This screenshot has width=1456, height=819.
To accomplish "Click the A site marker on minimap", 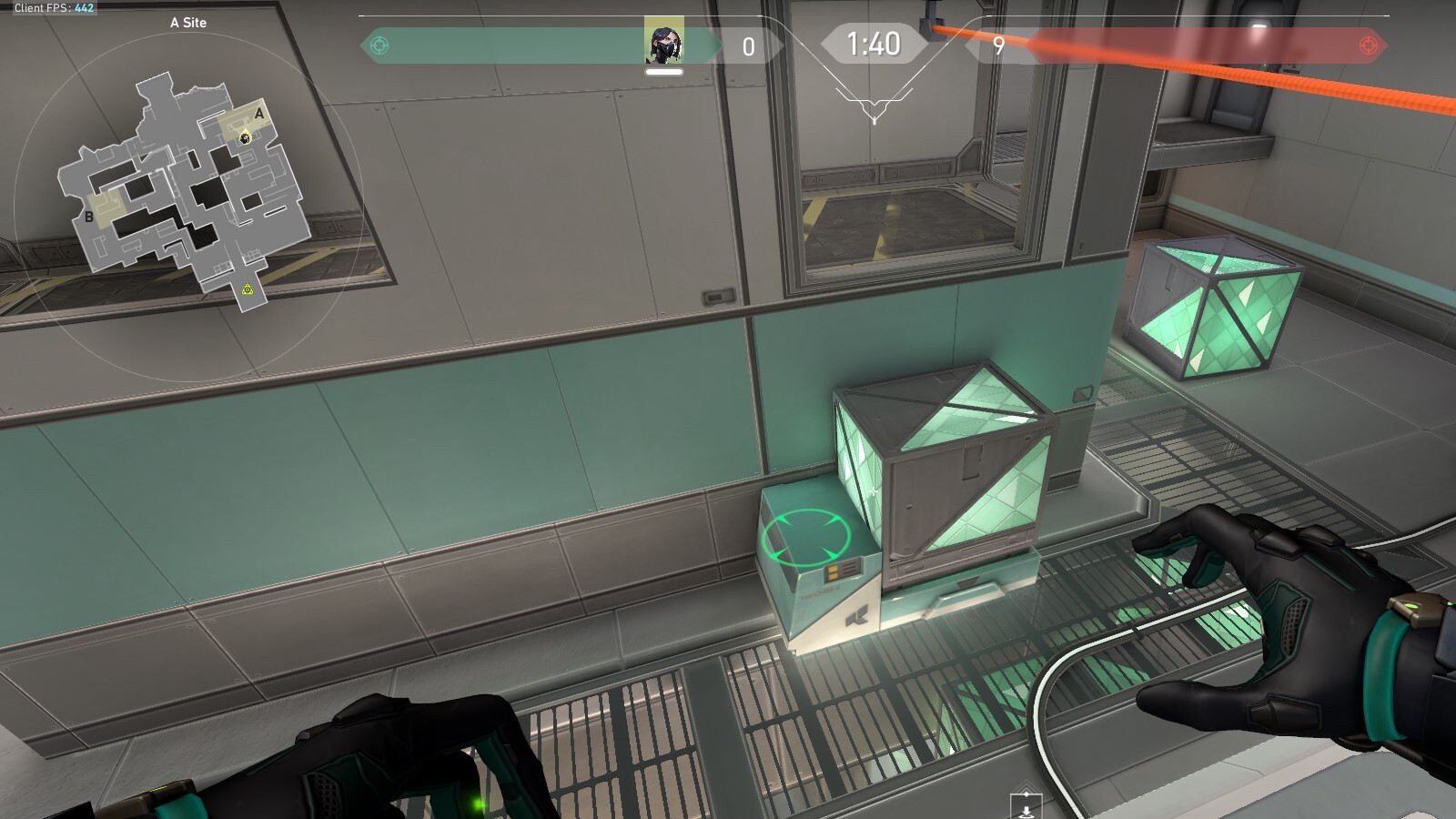I will coord(259,114).
